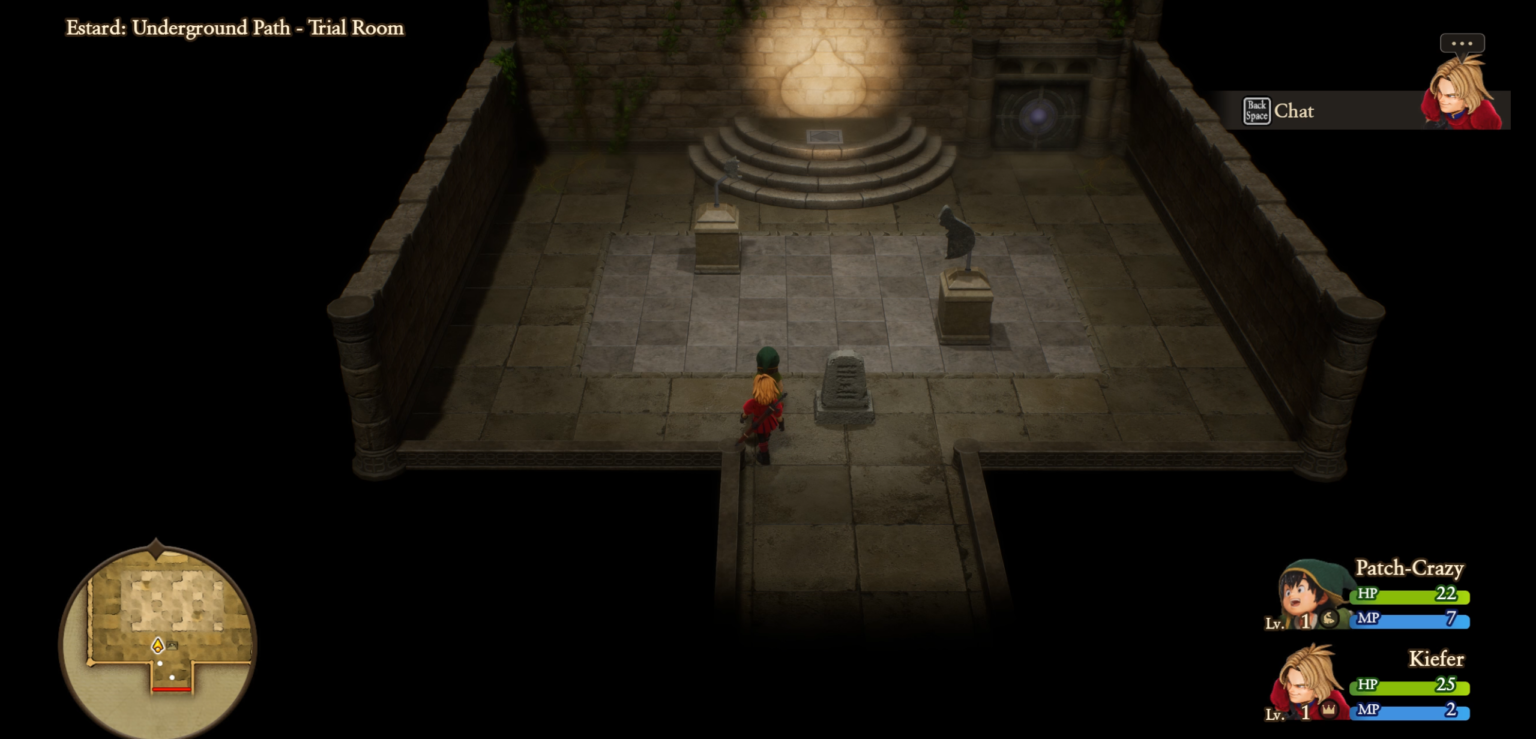Click Kiefer's blue MP bar
This screenshot has width=1536, height=739.
[1408, 711]
